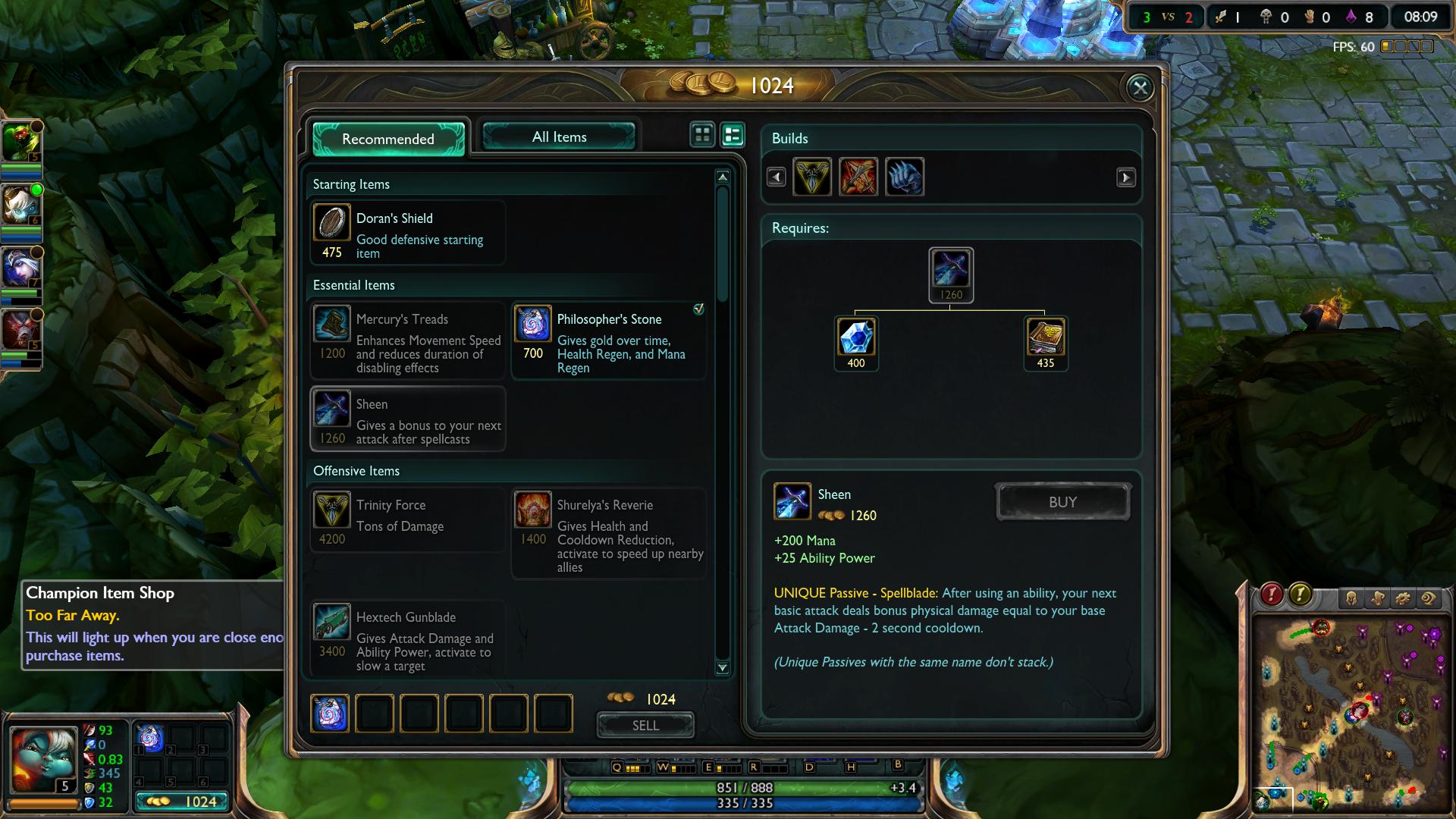Image resolution: width=1456 pixels, height=819 pixels.
Task: Select Doran's Shield starting item
Action: coord(408,233)
